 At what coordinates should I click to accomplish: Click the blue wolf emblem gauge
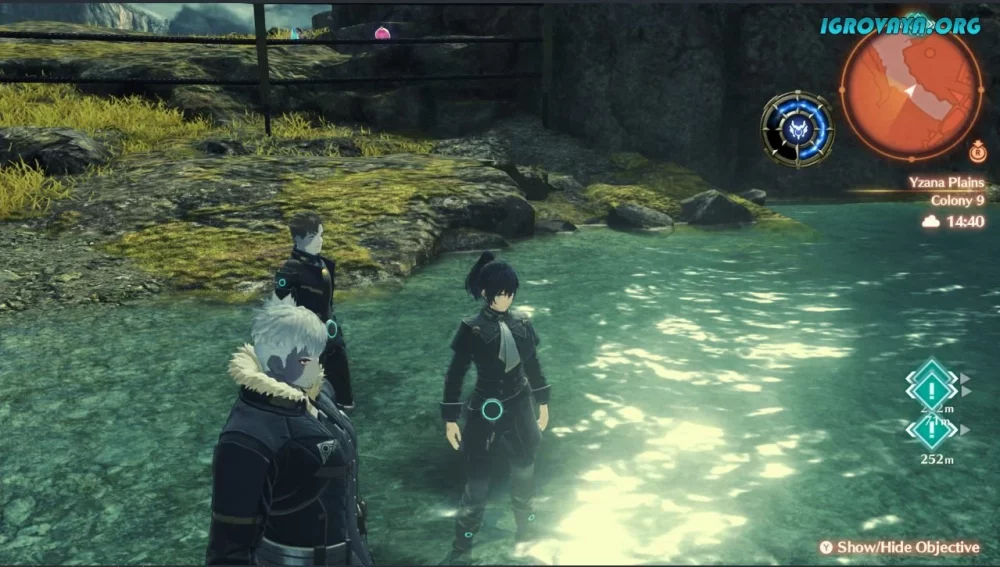coord(797,128)
